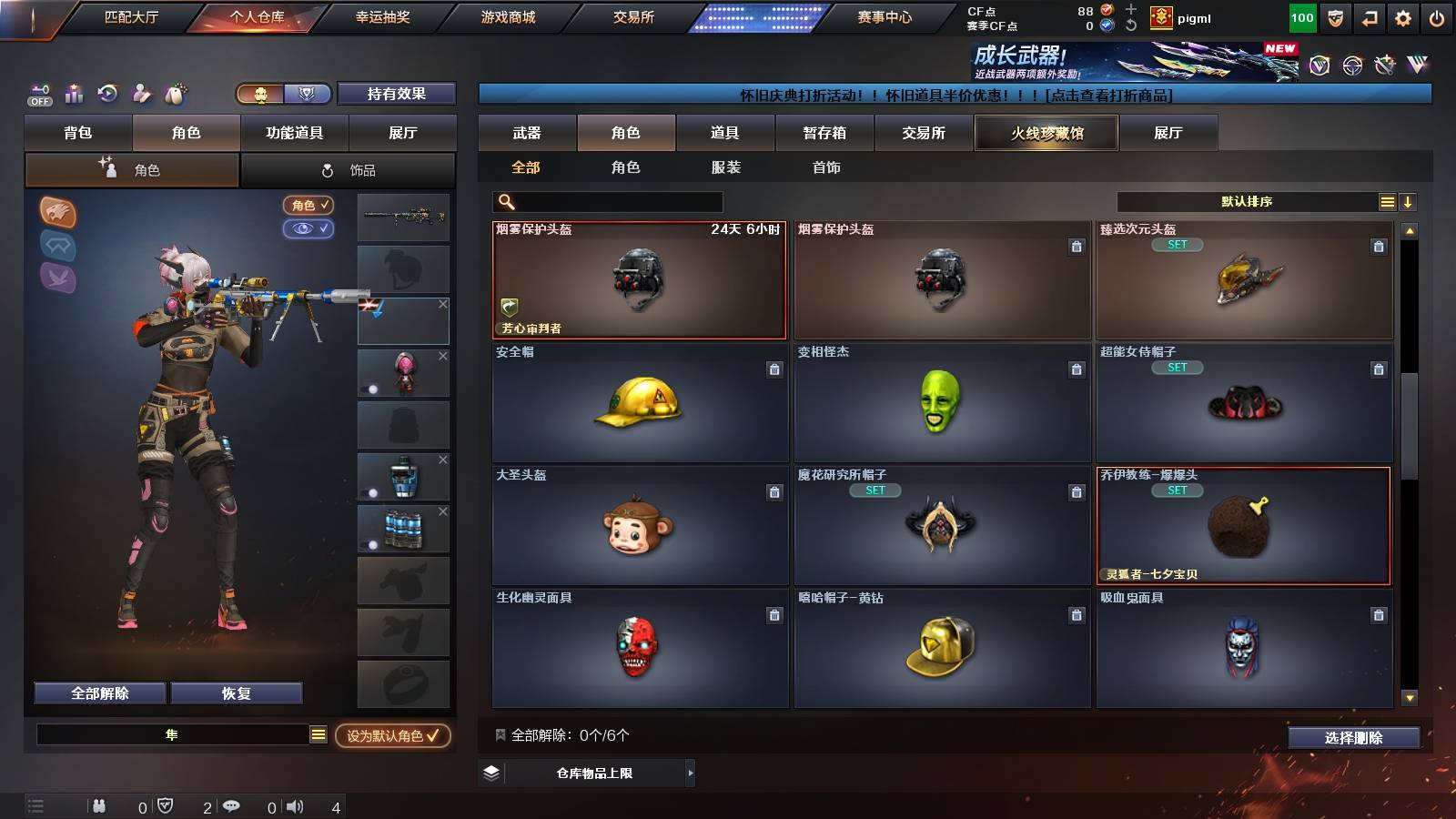Open the statistics bar chart icon in inventory toolbar

click(x=74, y=94)
